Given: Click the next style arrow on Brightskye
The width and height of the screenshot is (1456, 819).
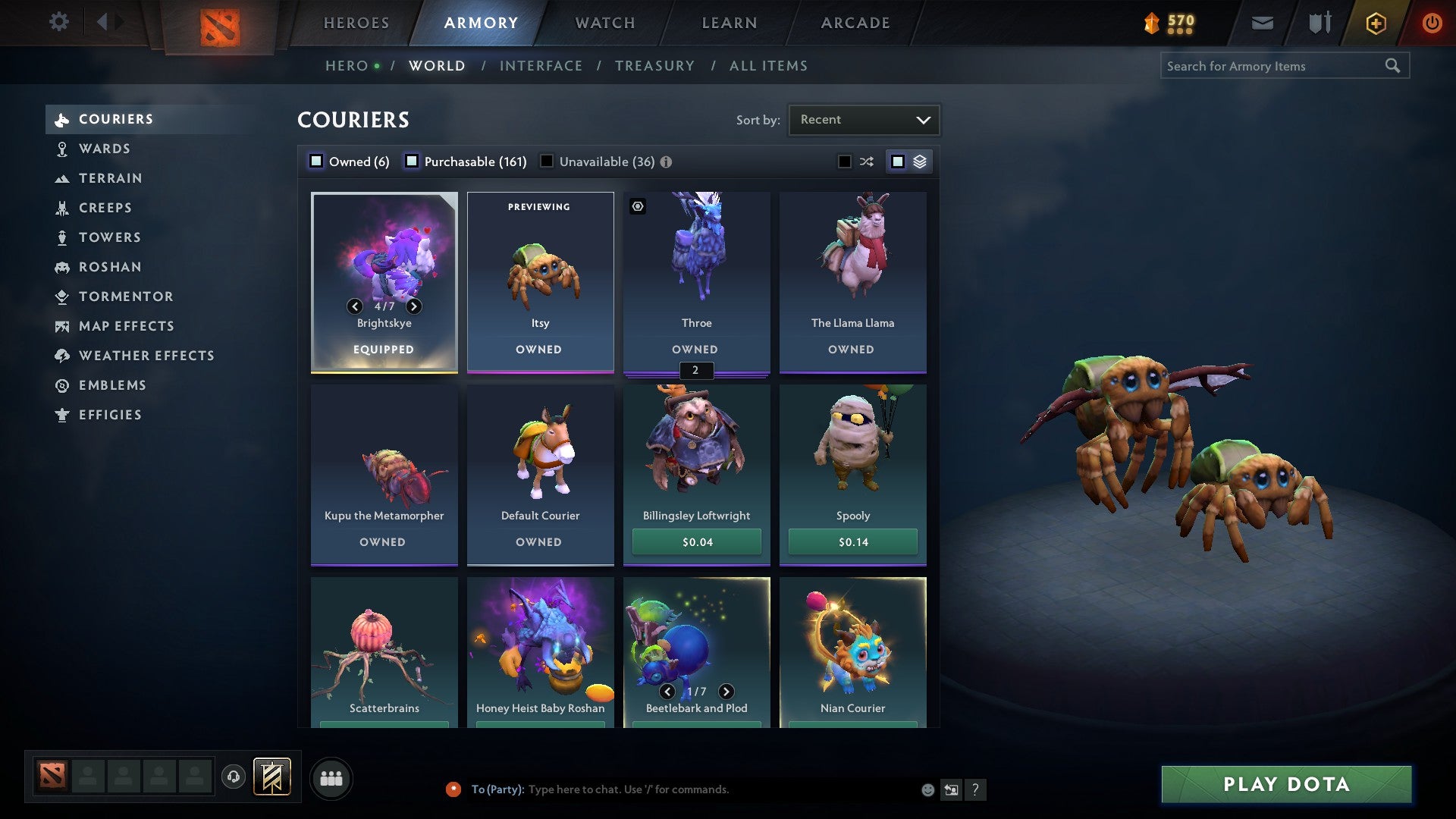Looking at the screenshot, I should tap(414, 307).
